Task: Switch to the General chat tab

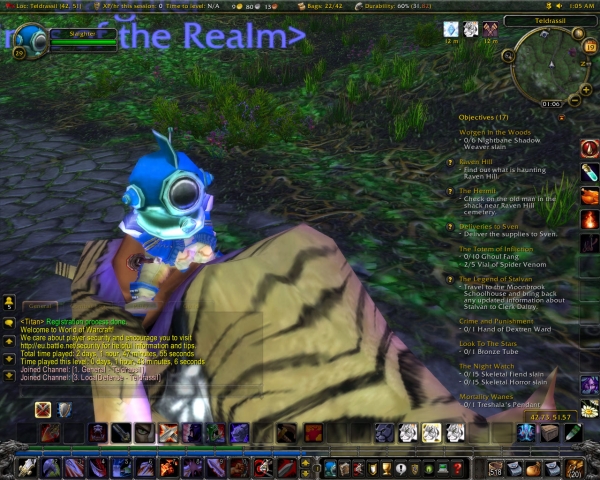Action: [41, 307]
